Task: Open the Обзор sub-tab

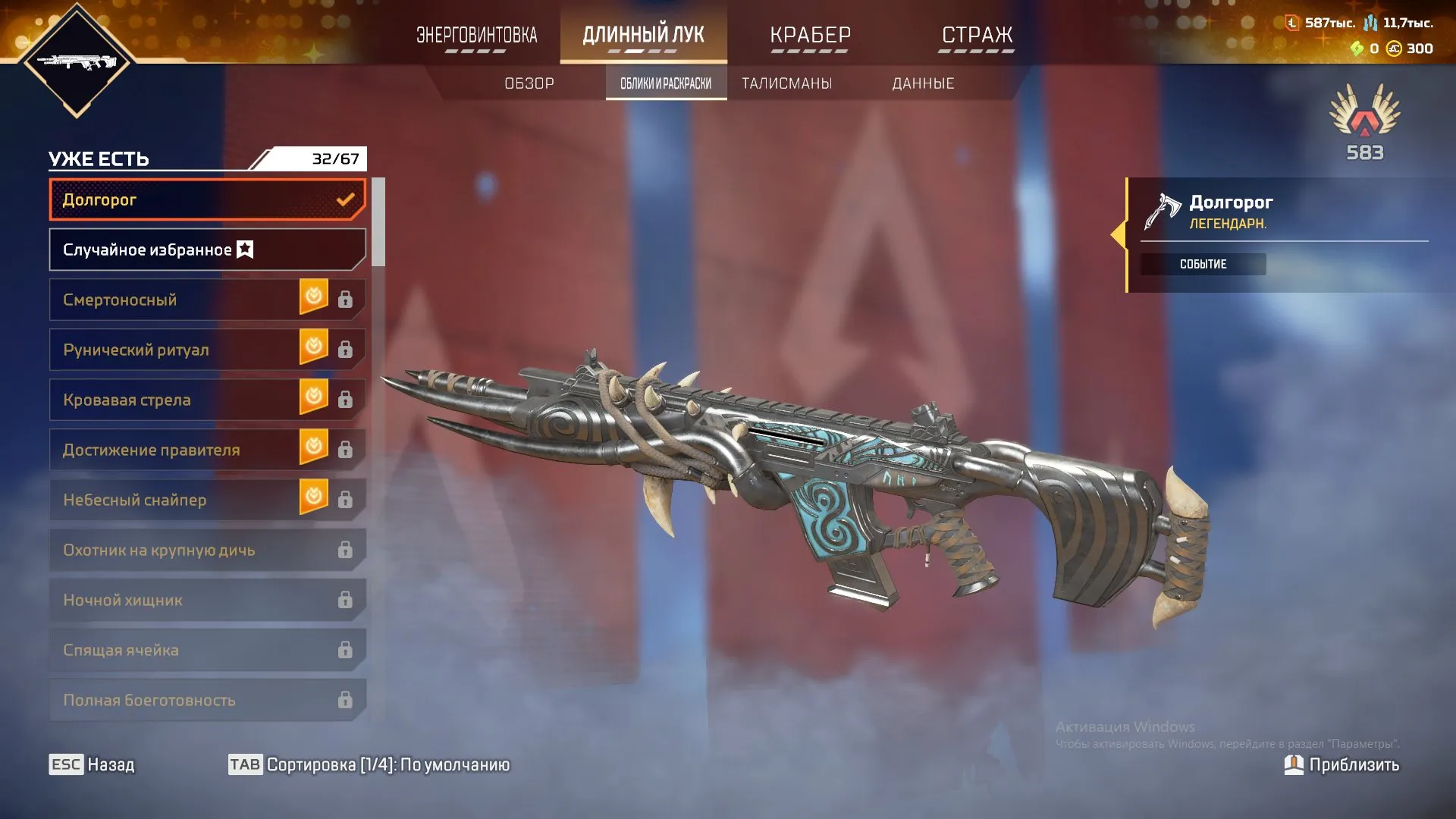Action: 529,83
